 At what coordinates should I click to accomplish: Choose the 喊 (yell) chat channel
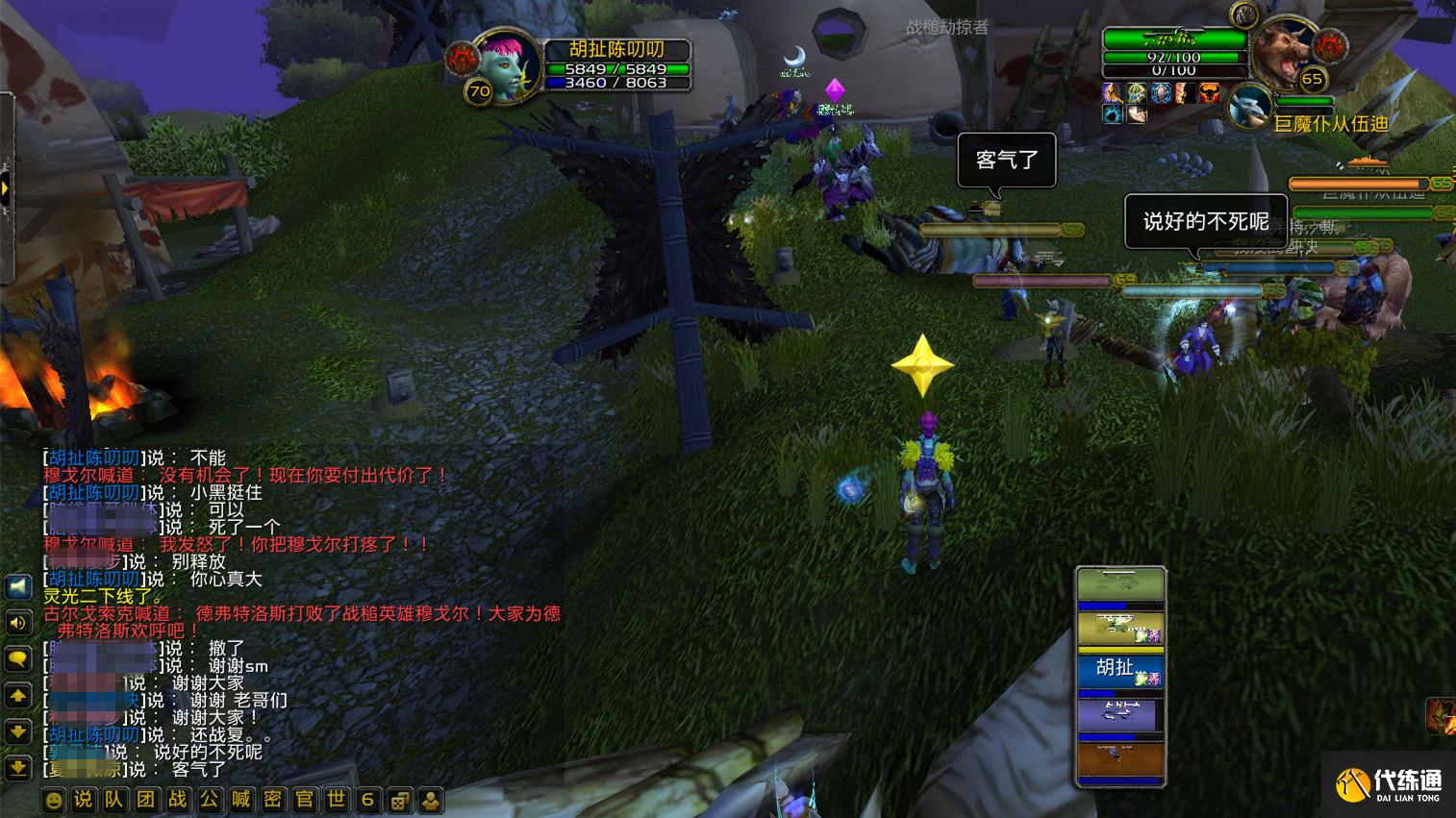coord(240,800)
